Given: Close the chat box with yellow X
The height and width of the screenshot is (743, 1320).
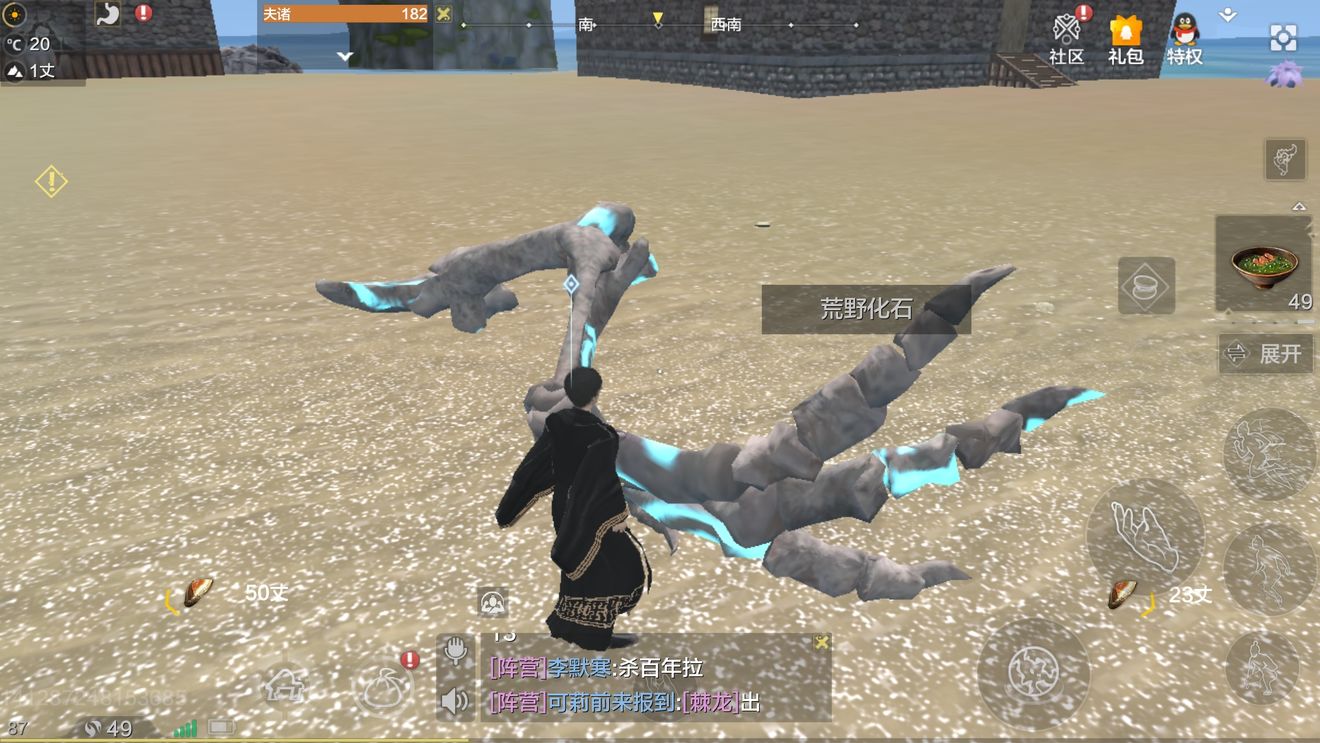Looking at the screenshot, I should pos(821,642).
